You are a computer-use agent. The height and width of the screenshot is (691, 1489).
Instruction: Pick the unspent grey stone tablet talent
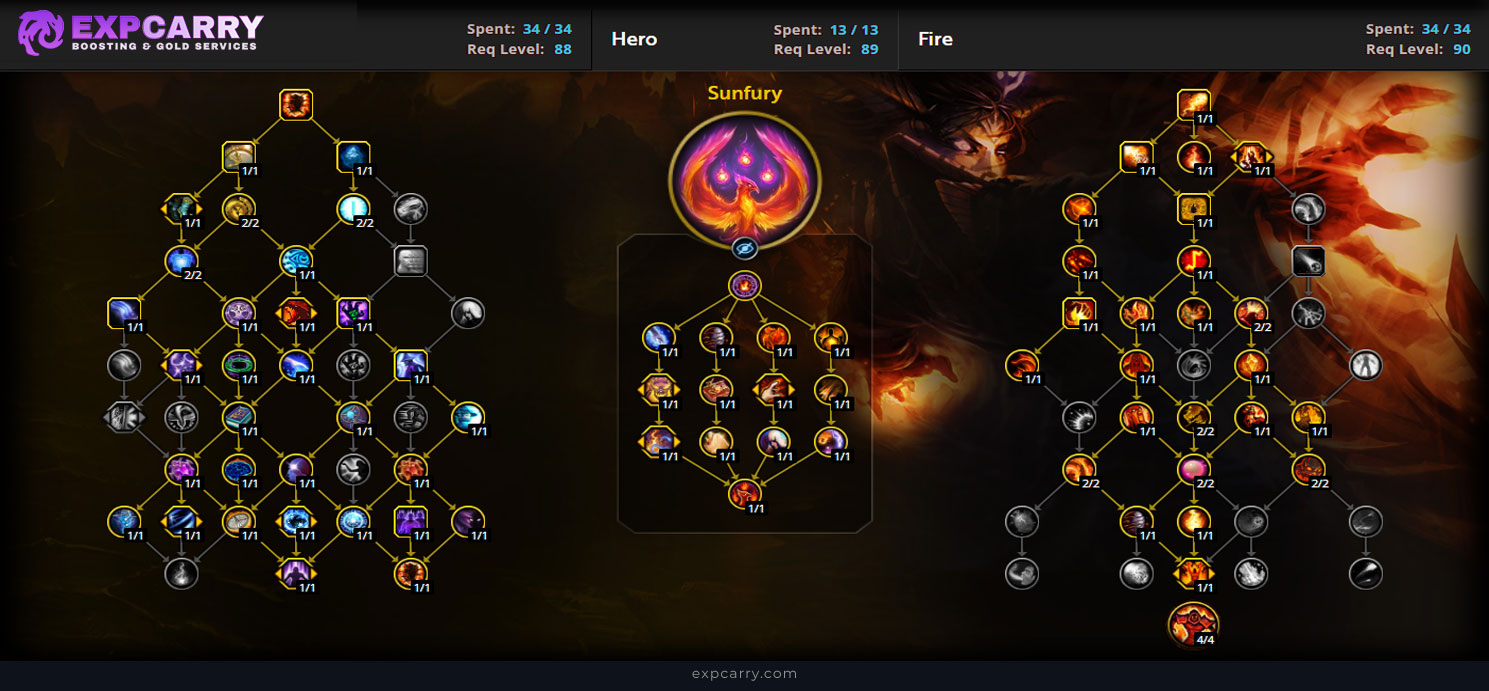click(x=411, y=261)
